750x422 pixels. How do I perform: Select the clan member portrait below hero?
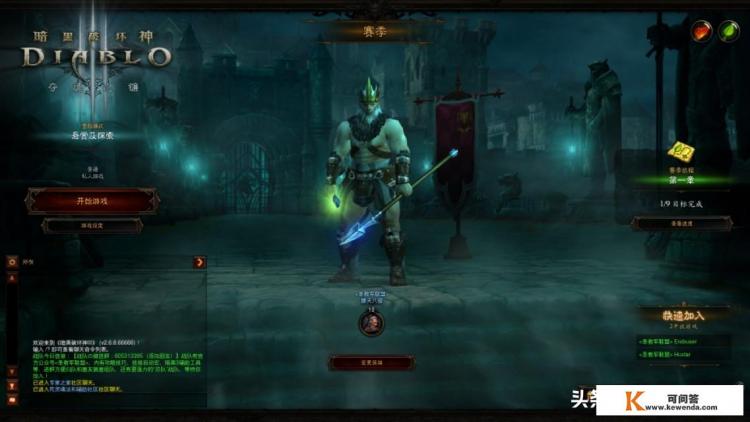point(371,323)
